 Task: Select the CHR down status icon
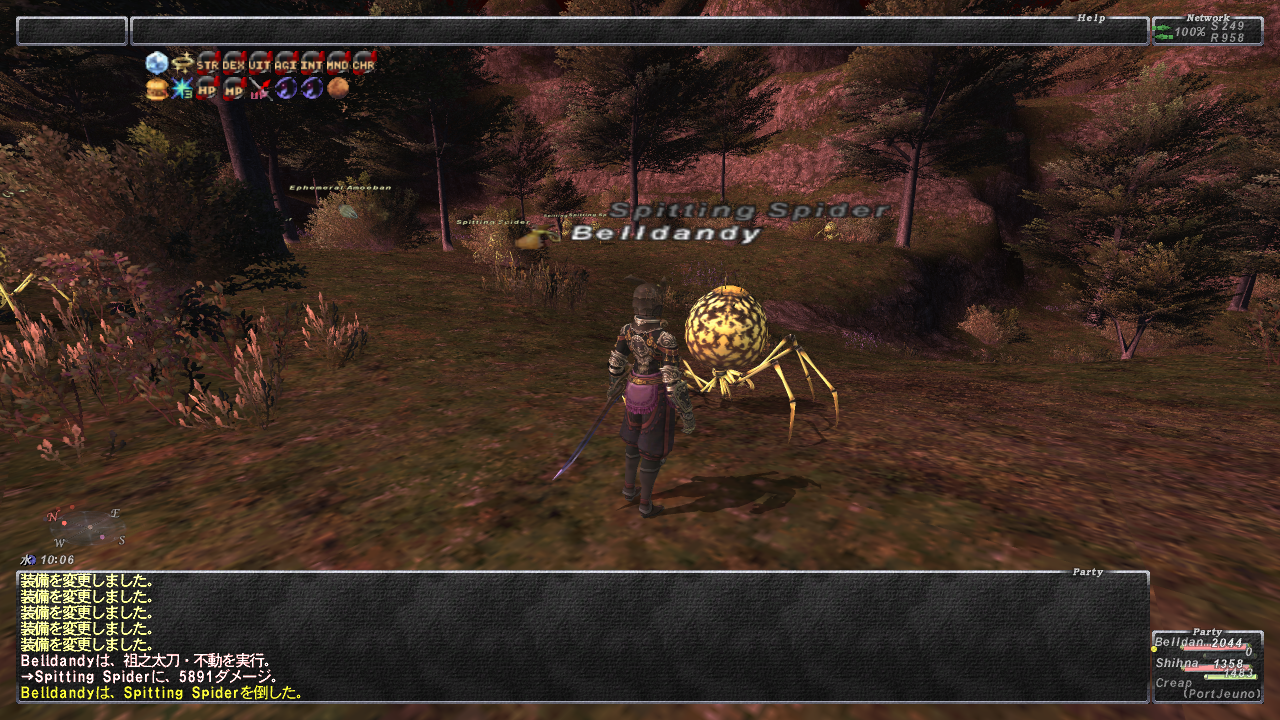click(x=364, y=64)
